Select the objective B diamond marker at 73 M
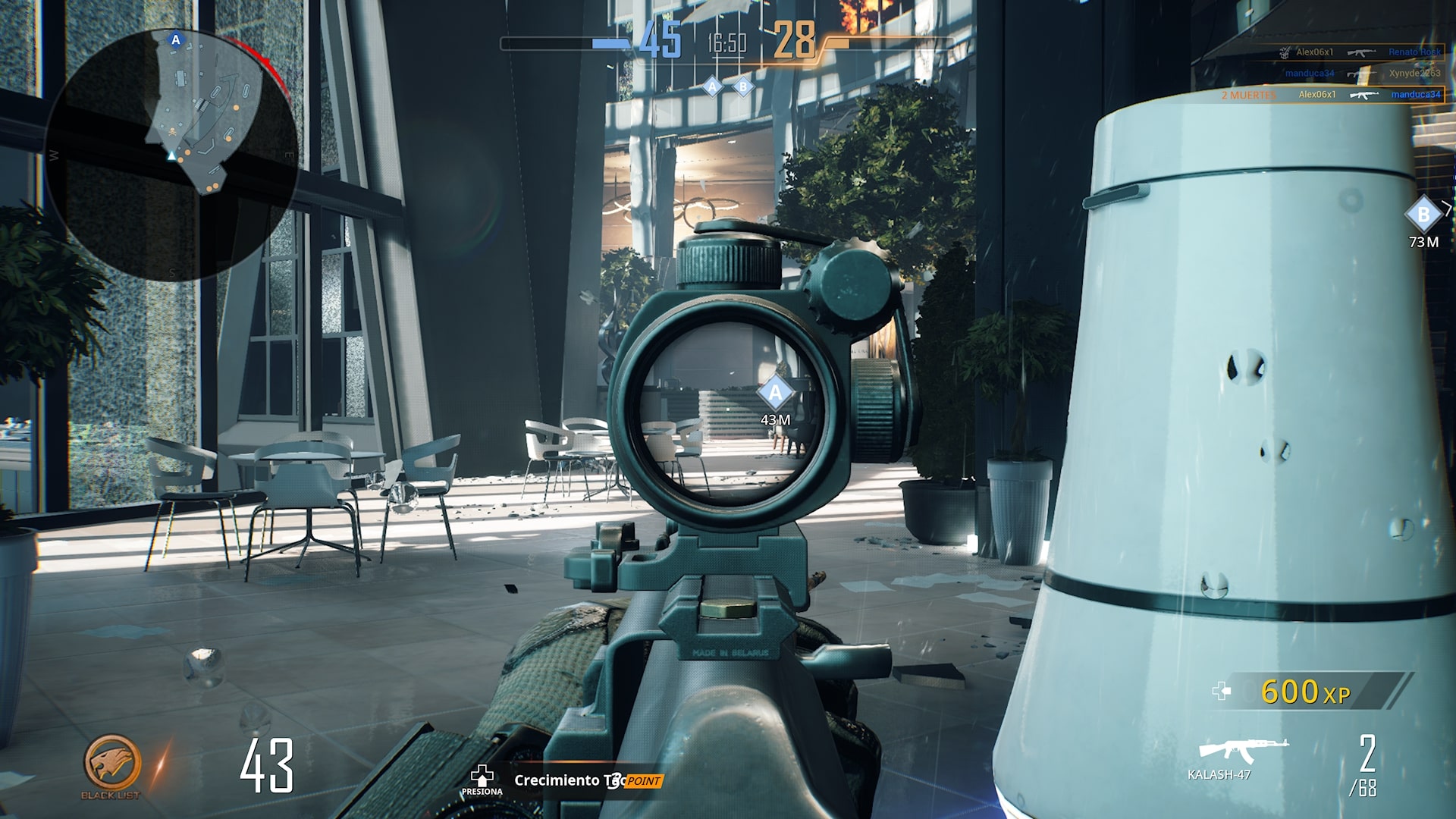Screen dimensions: 1456x819 pos(1425,215)
